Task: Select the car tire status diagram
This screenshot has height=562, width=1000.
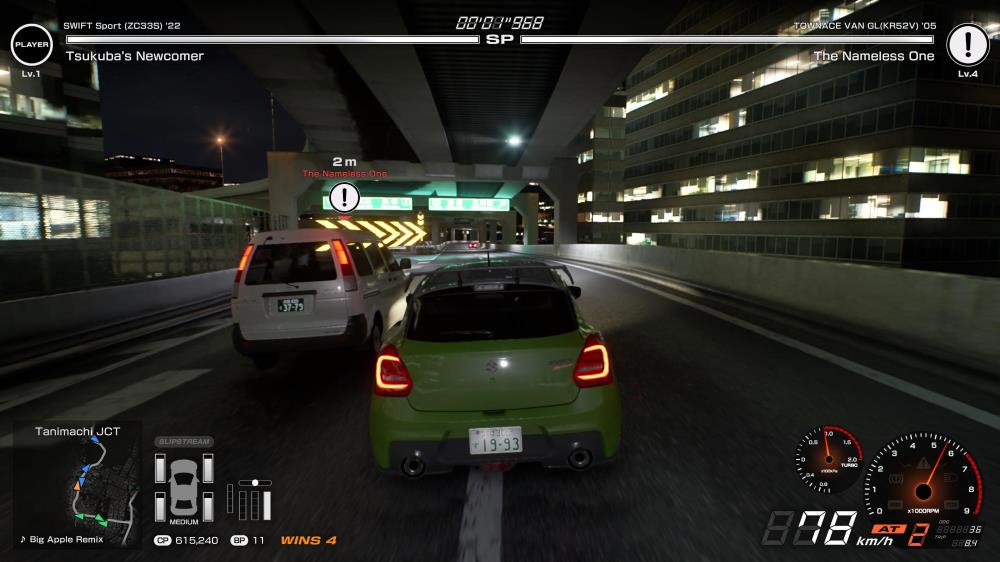Action: pos(183,486)
